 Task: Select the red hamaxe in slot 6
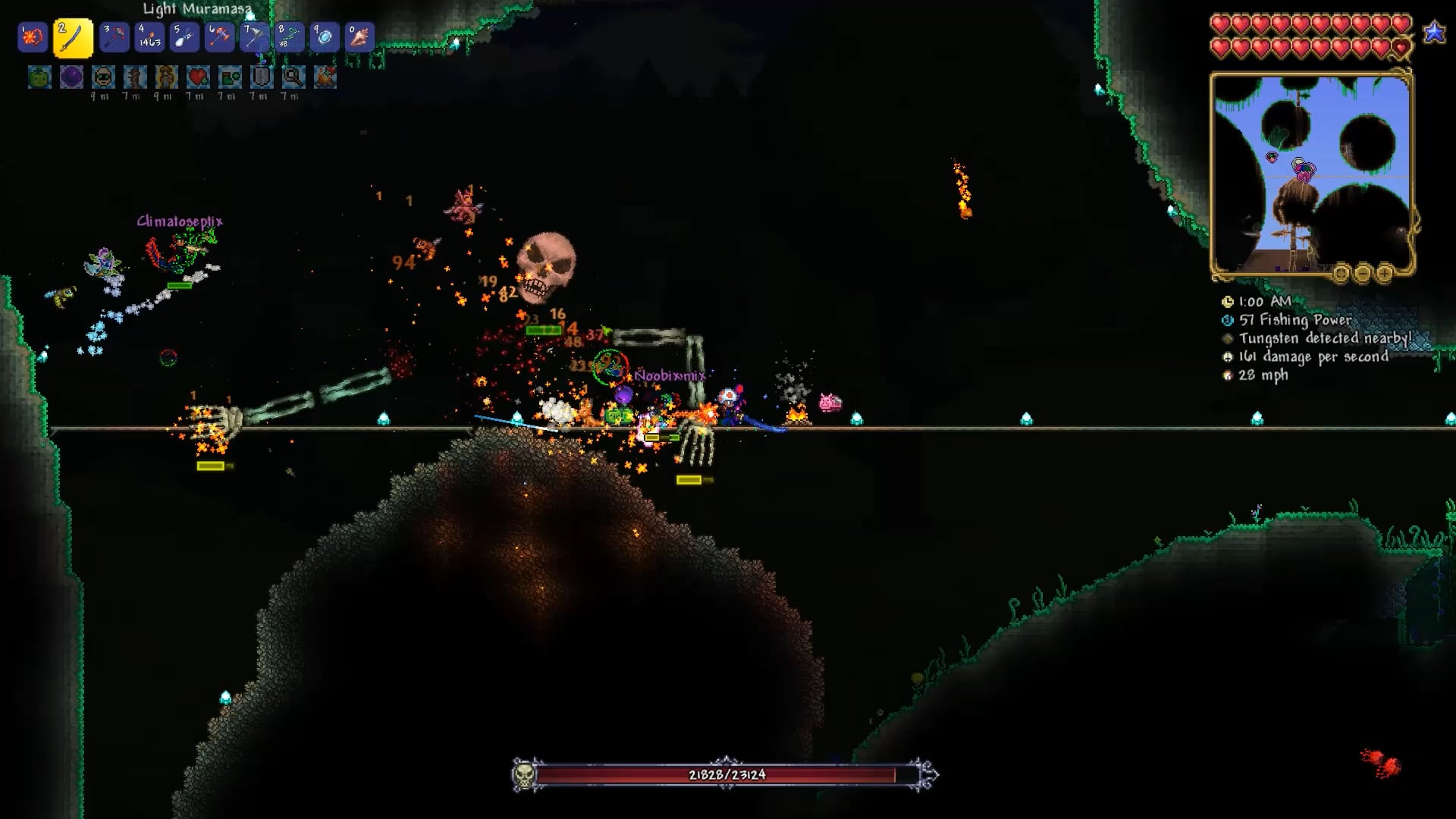[x=219, y=37]
